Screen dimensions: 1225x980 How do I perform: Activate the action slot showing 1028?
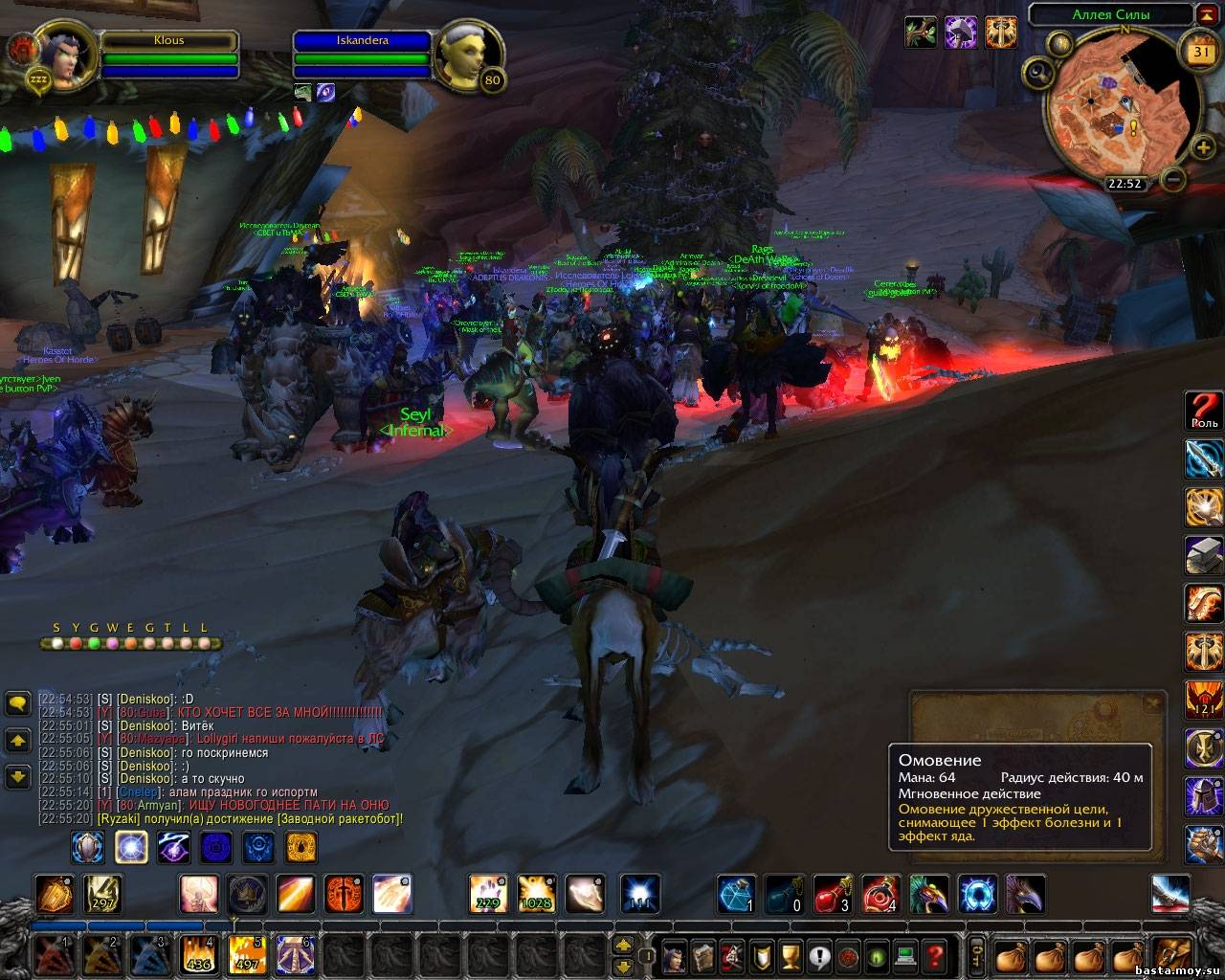pyautogui.click(x=536, y=894)
